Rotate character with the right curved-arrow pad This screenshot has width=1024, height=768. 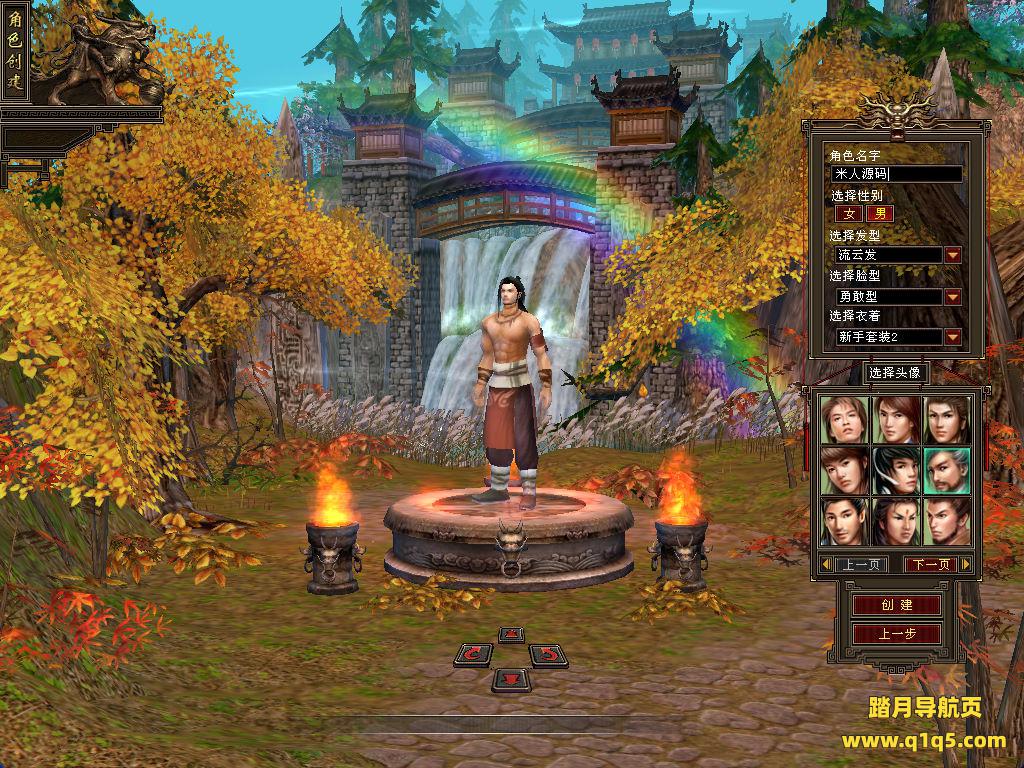tap(547, 655)
